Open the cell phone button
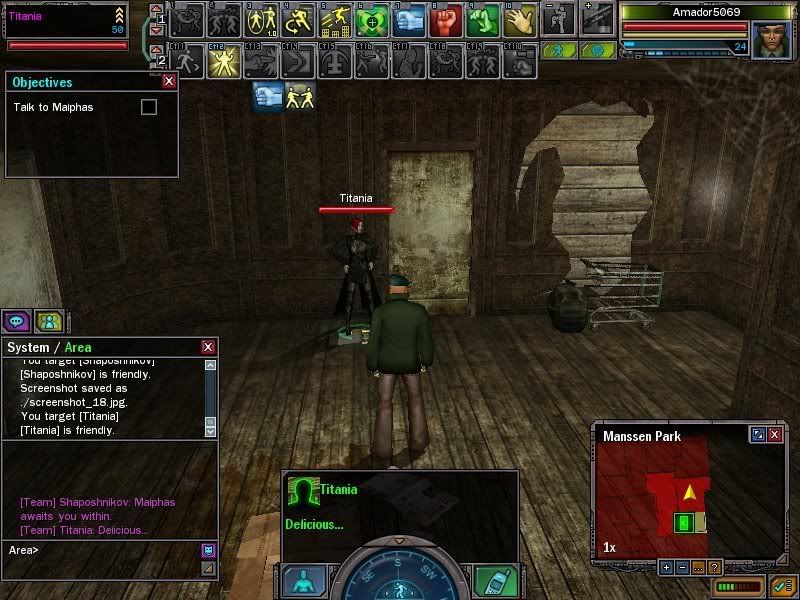 tap(493, 581)
